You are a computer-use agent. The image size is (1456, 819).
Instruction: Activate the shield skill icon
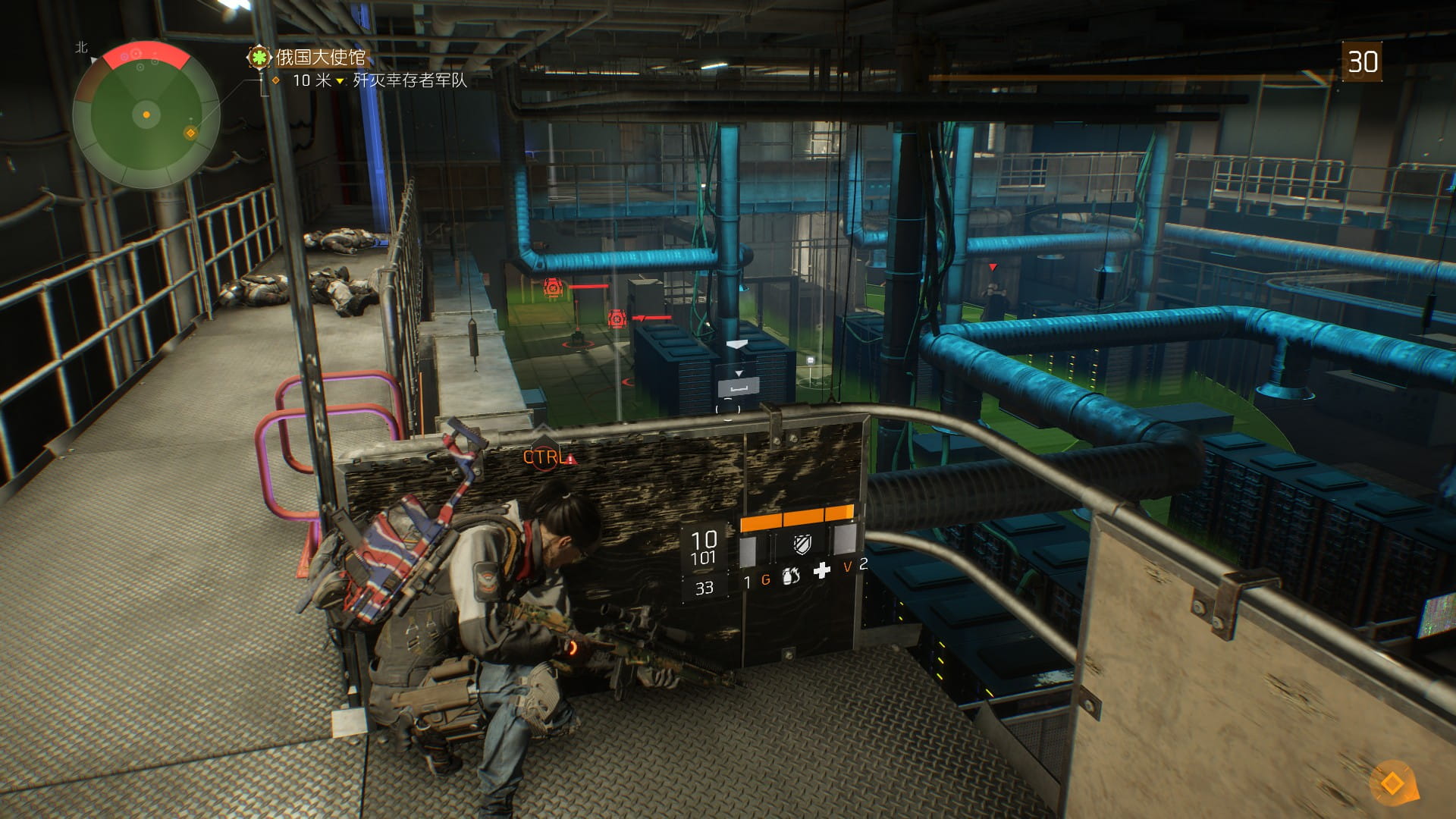tap(802, 543)
